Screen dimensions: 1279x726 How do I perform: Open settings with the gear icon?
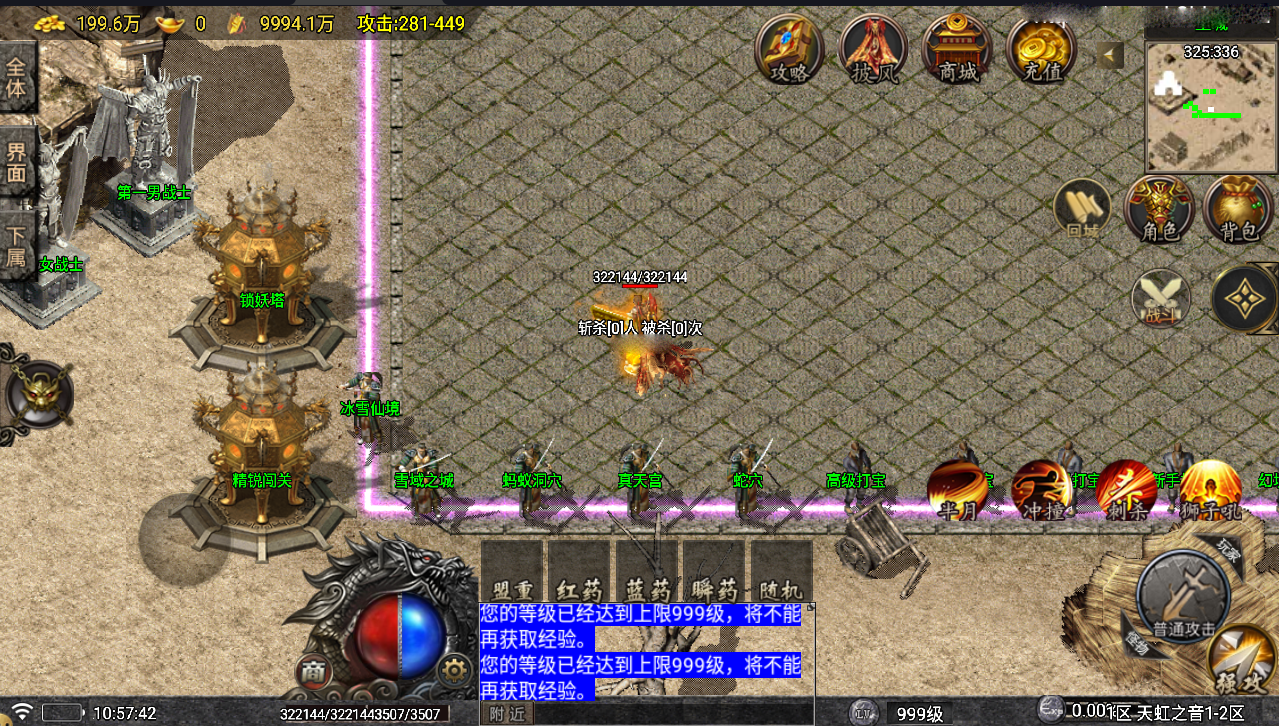(x=455, y=669)
